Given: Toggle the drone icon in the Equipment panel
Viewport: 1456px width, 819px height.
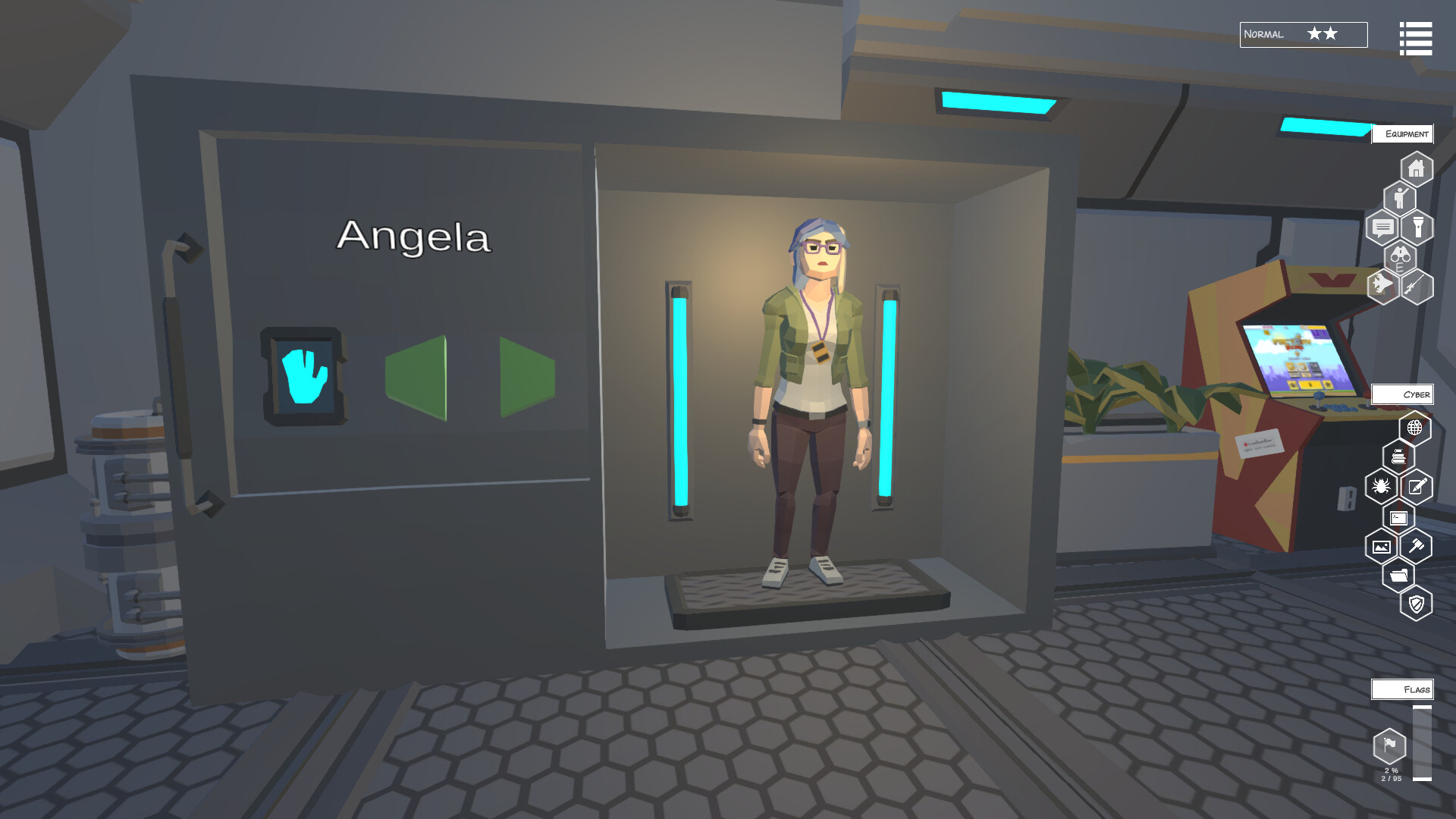Looking at the screenshot, I should coord(1381,285).
